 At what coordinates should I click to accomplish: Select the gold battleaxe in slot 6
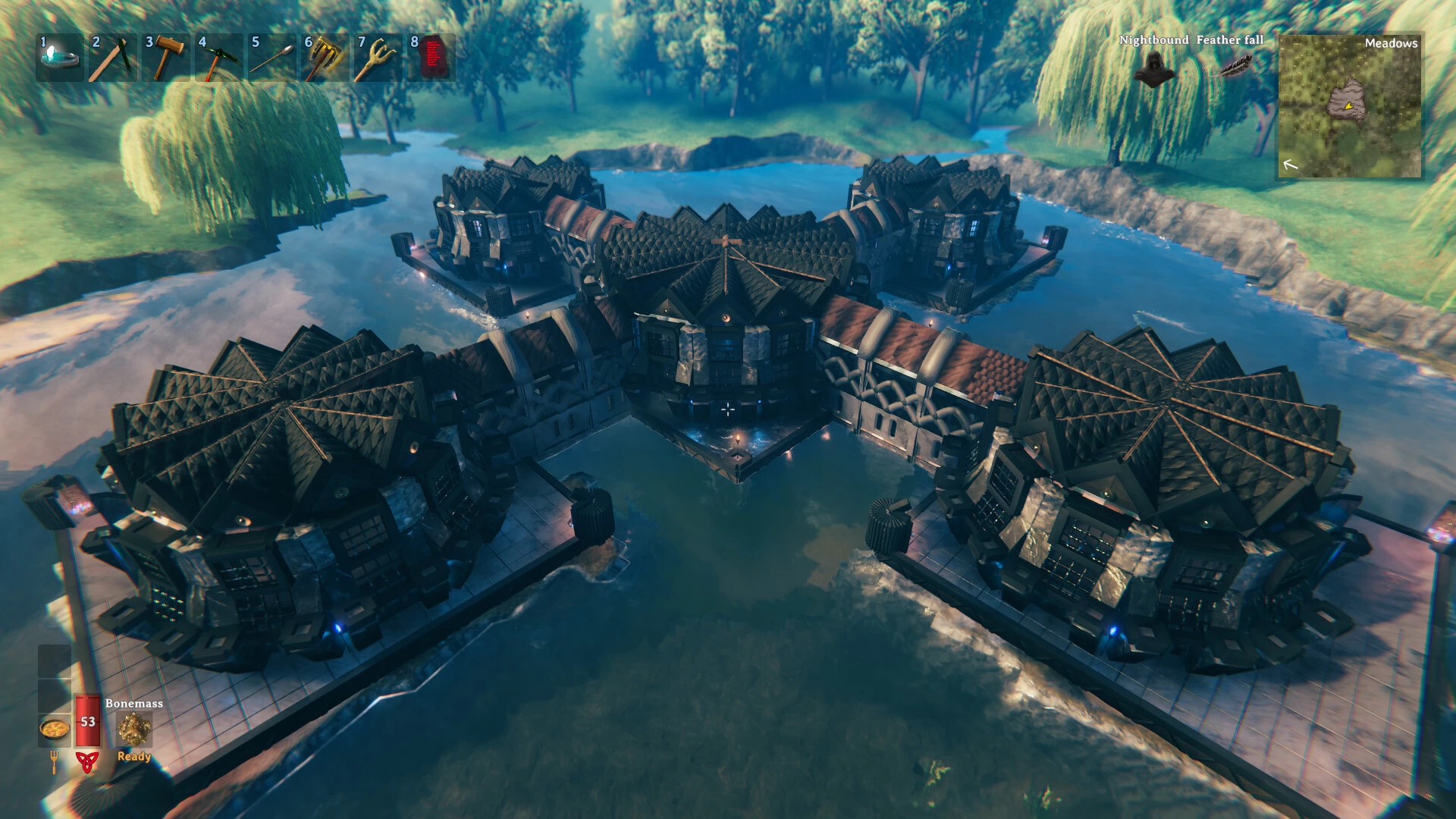(x=325, y=58)
